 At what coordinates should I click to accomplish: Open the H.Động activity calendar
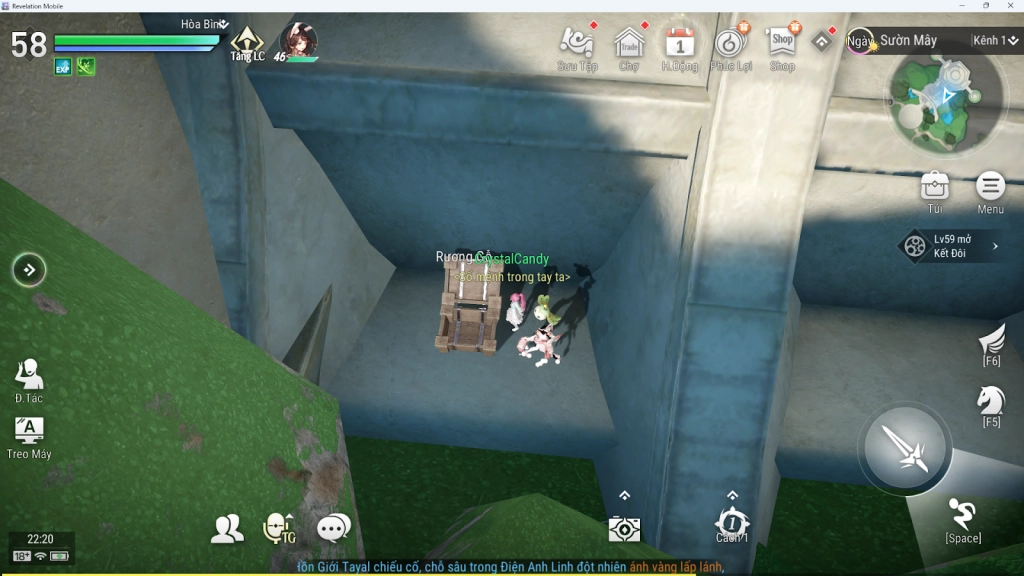point(680,43)
